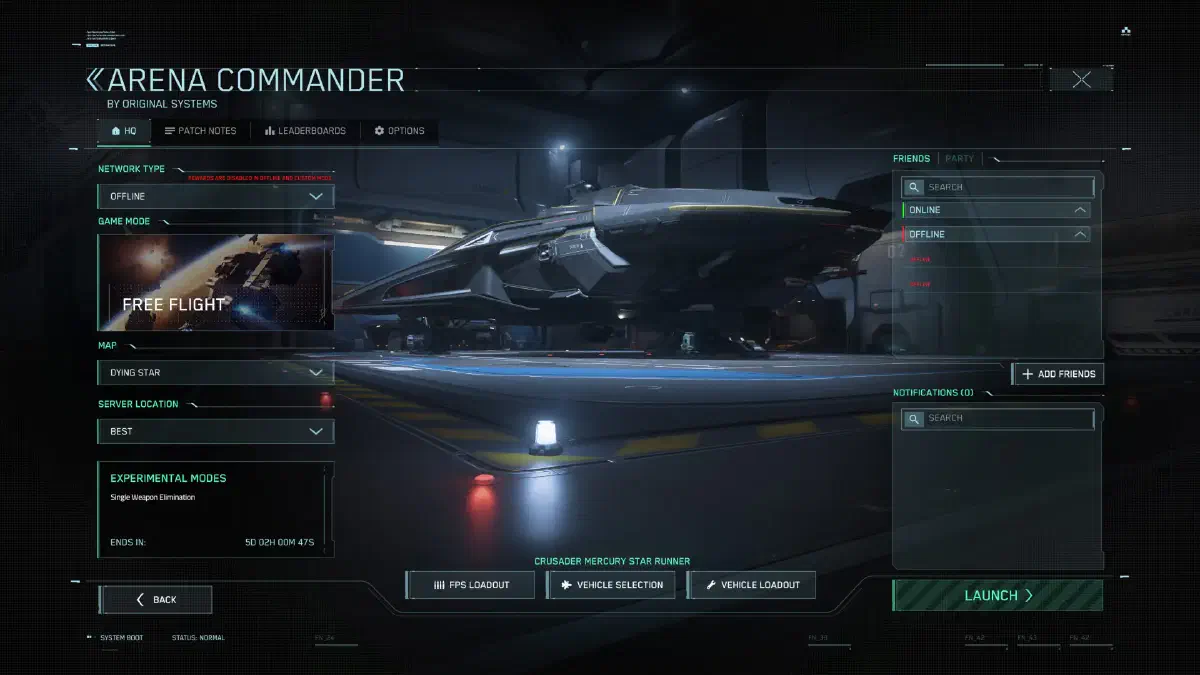Close Arena Commander with the X button
Viewport: 1200px width, 675px height.
coord(1081,80)
